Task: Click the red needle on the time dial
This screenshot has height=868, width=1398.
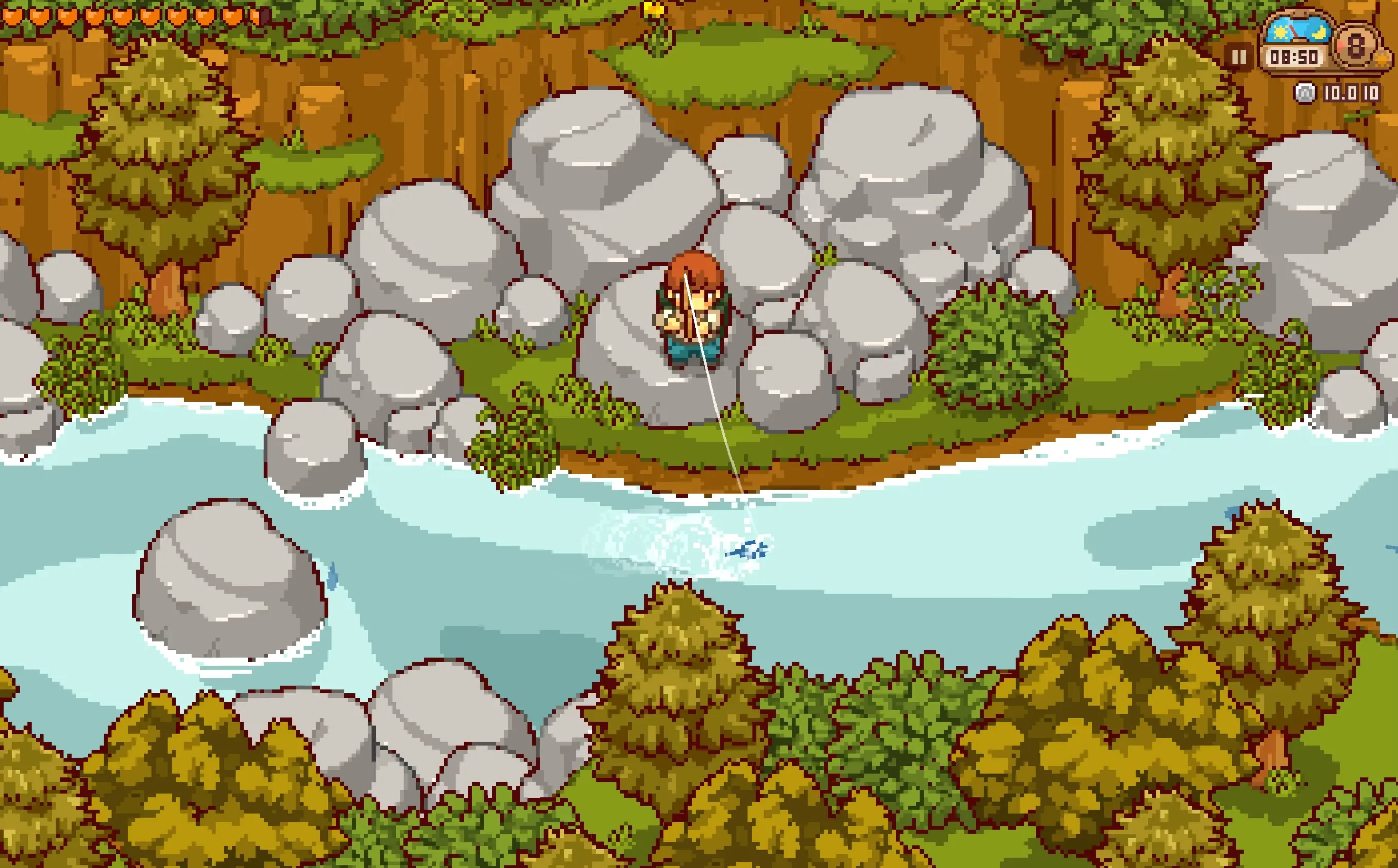Action: pyautogui.click(x=1293, y=31)
